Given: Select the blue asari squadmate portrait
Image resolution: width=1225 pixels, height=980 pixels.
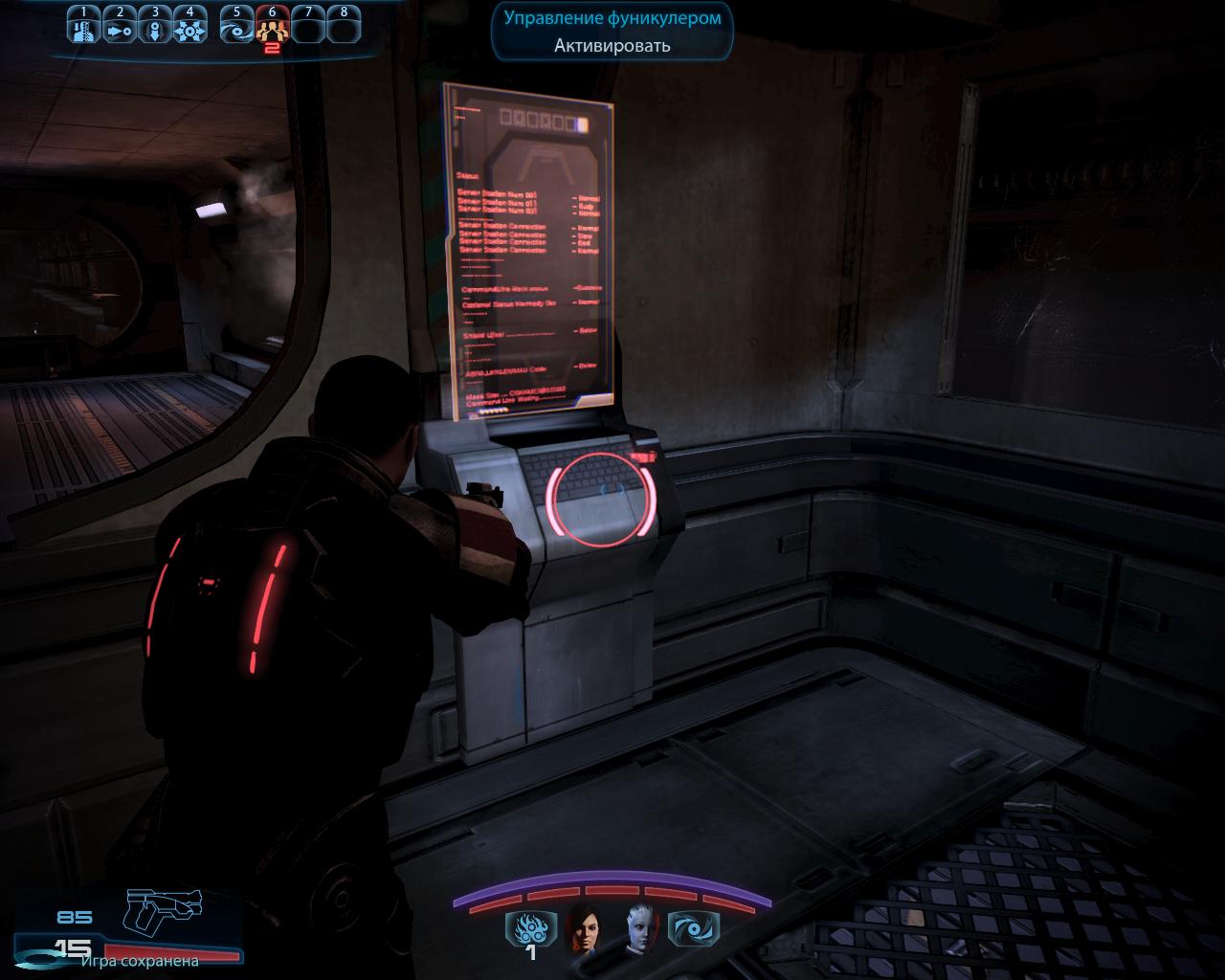Looking at the screenshot, I should (x=641, y=927).
